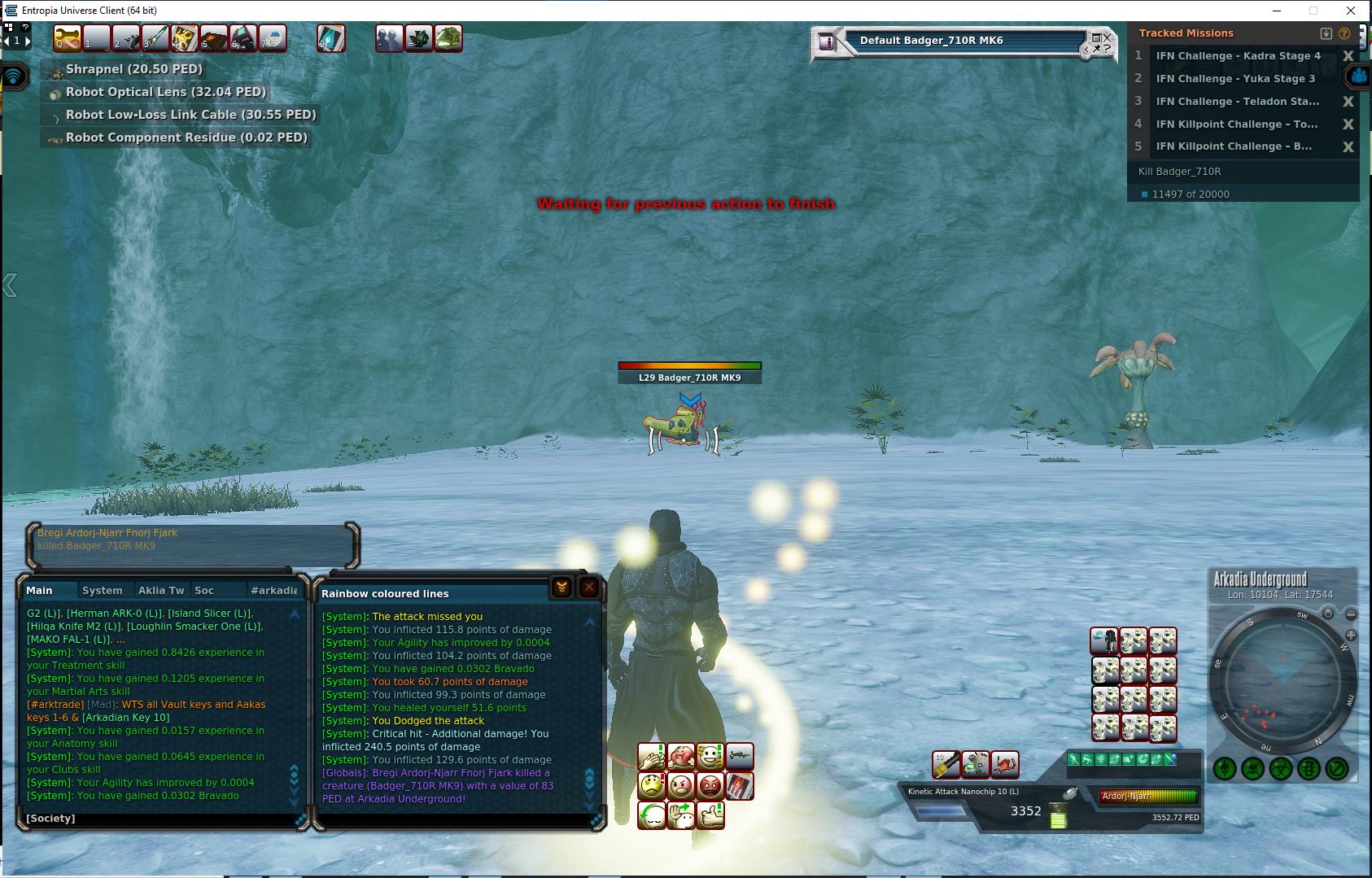Open the Soc chat tab

204,590
